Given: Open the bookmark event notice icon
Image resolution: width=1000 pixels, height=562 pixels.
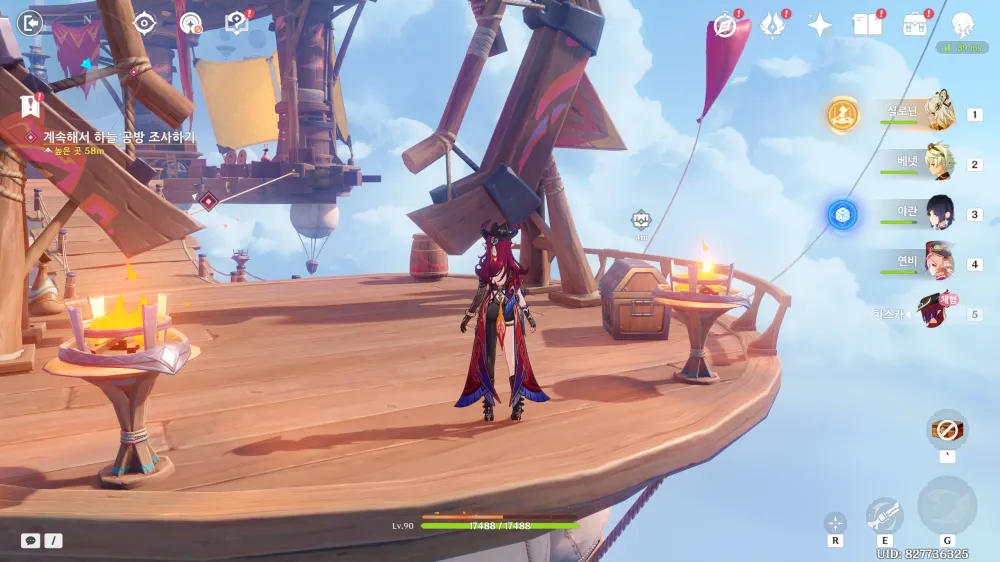Looking at the screenshot, I should [x=29, y=105].
